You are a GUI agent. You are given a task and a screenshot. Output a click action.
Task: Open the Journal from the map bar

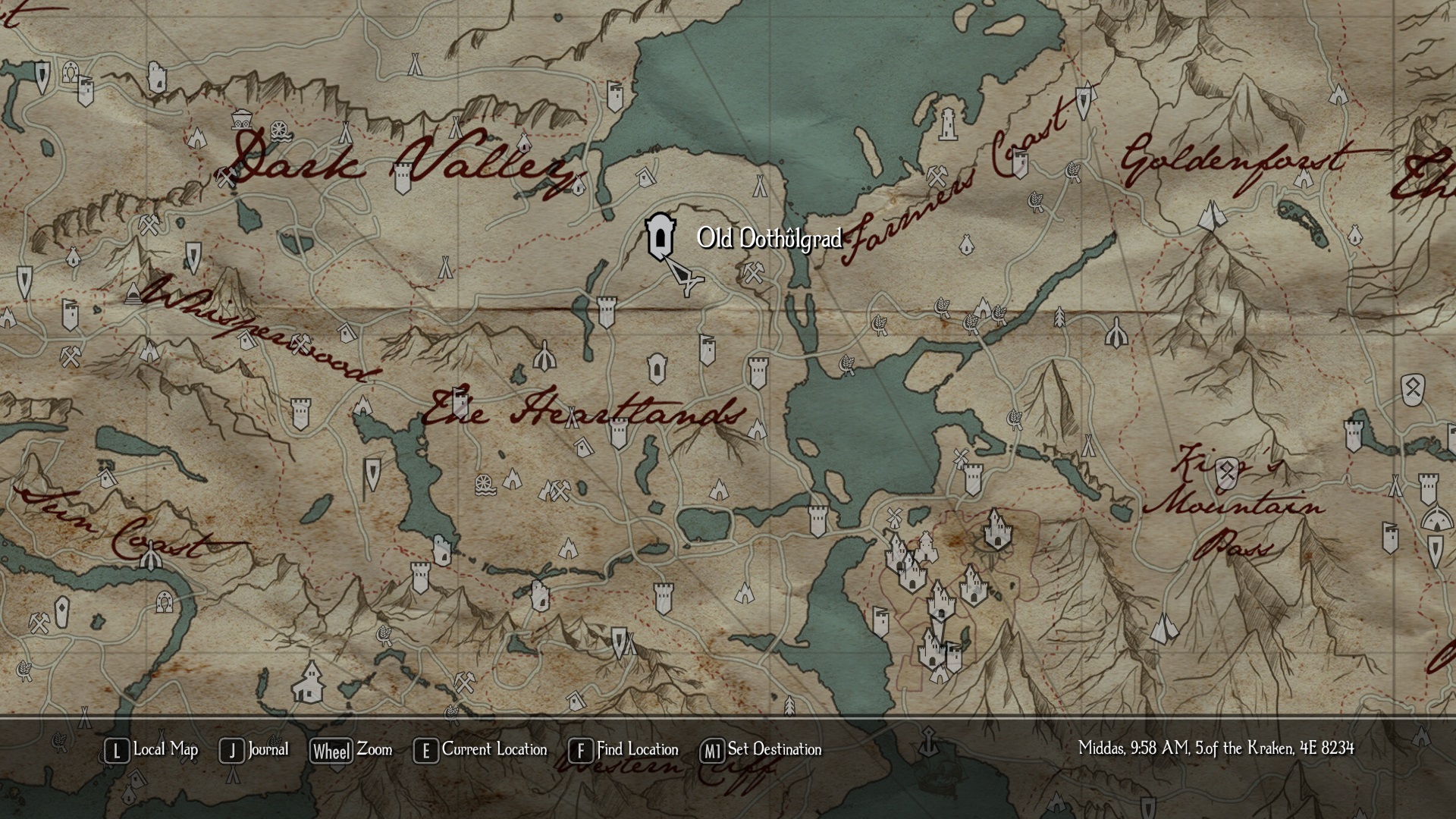pos(254,750)
